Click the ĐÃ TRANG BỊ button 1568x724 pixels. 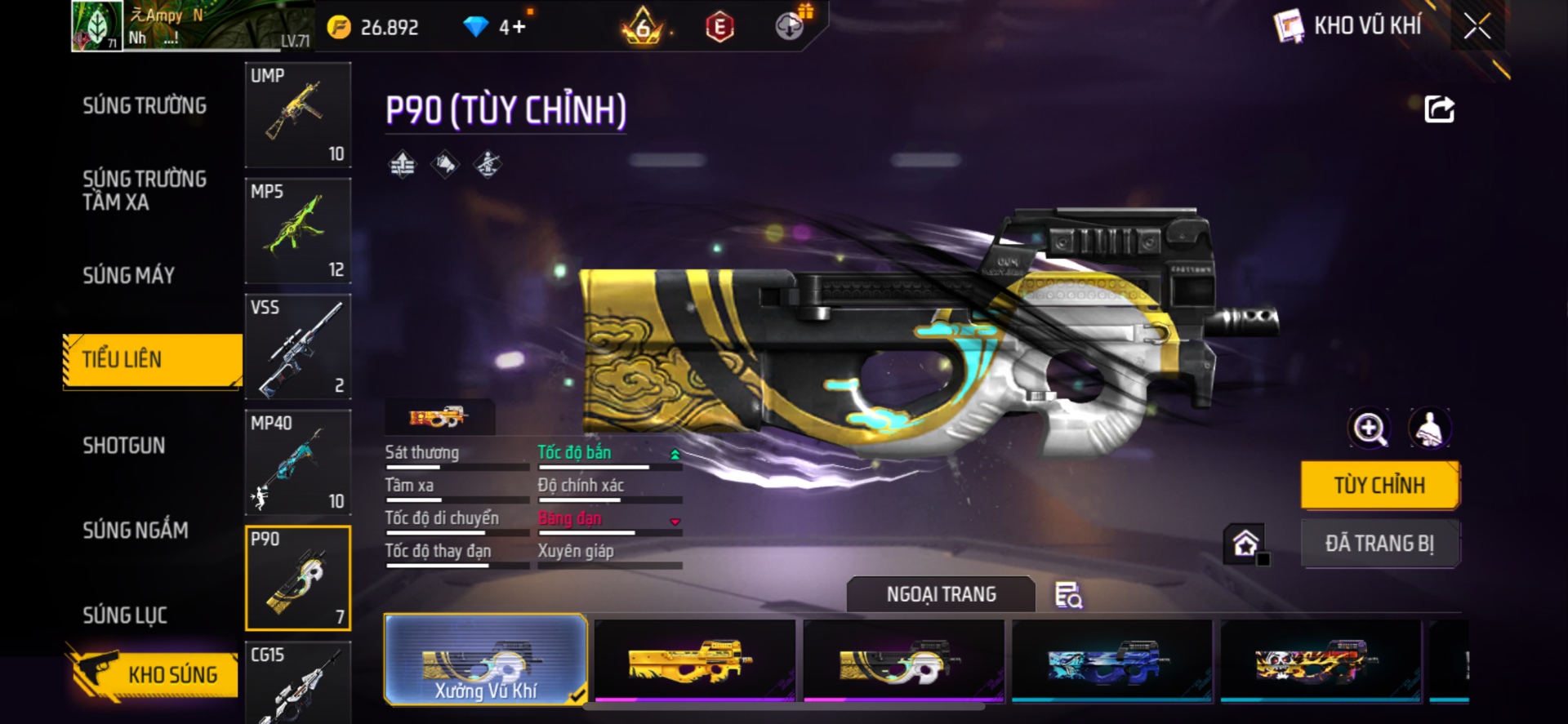1379,544
